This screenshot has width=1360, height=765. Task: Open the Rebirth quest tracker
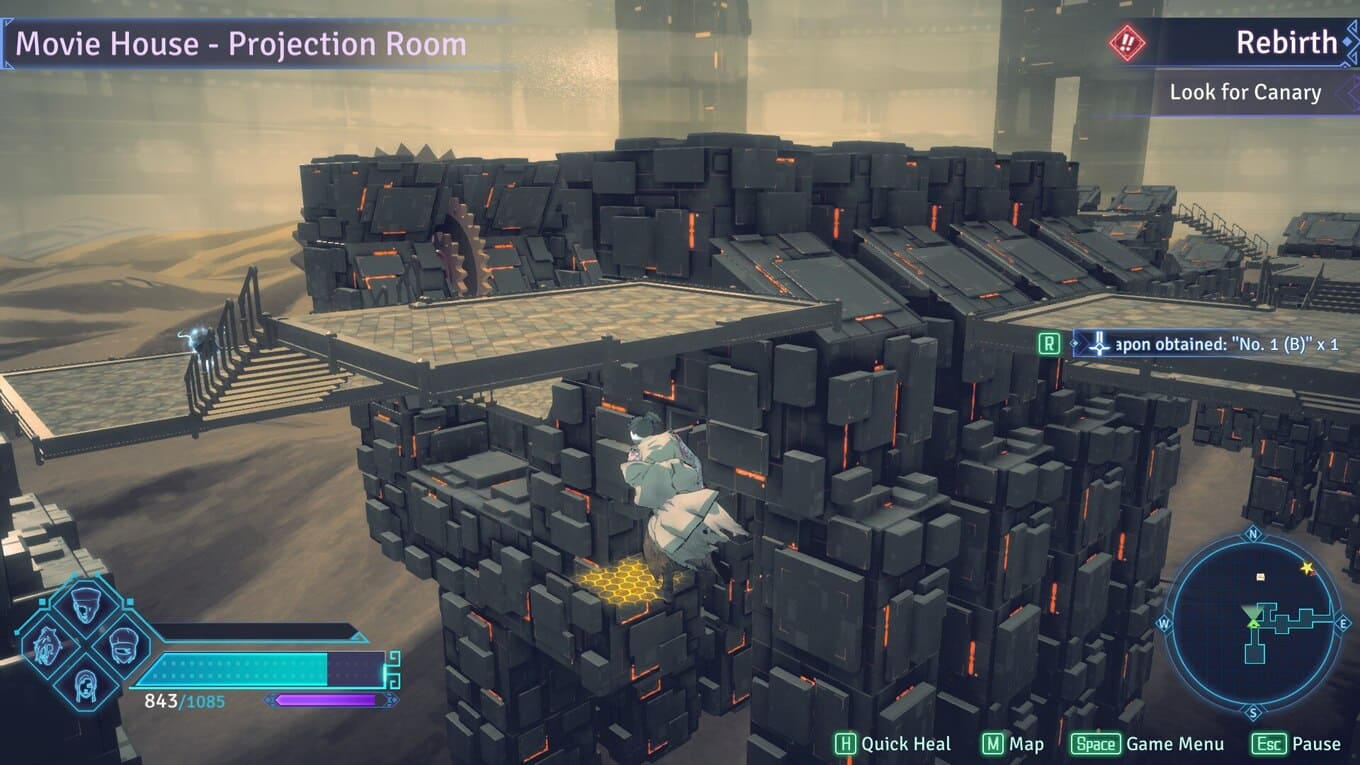(1286, 43)
